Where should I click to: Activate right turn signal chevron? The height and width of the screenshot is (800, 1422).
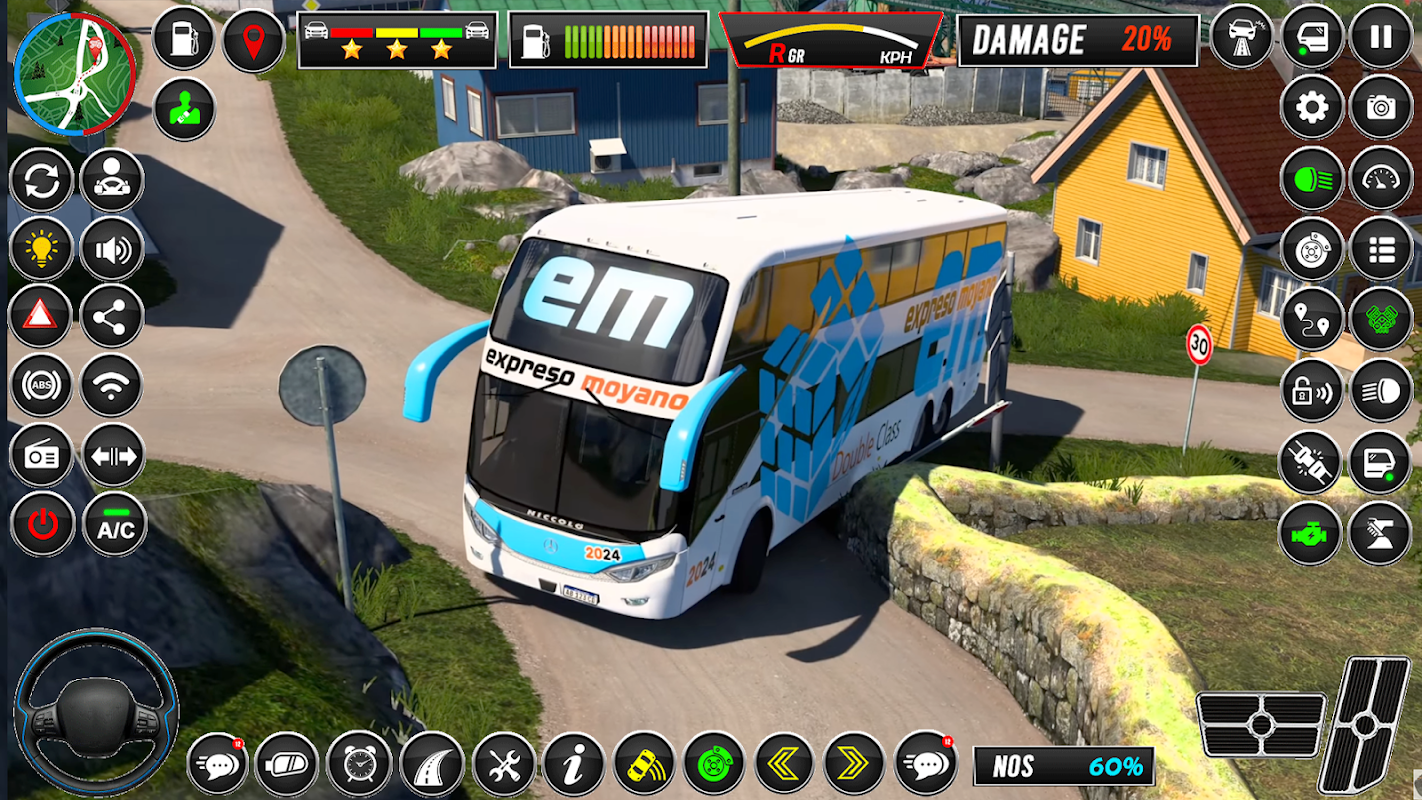854,764
